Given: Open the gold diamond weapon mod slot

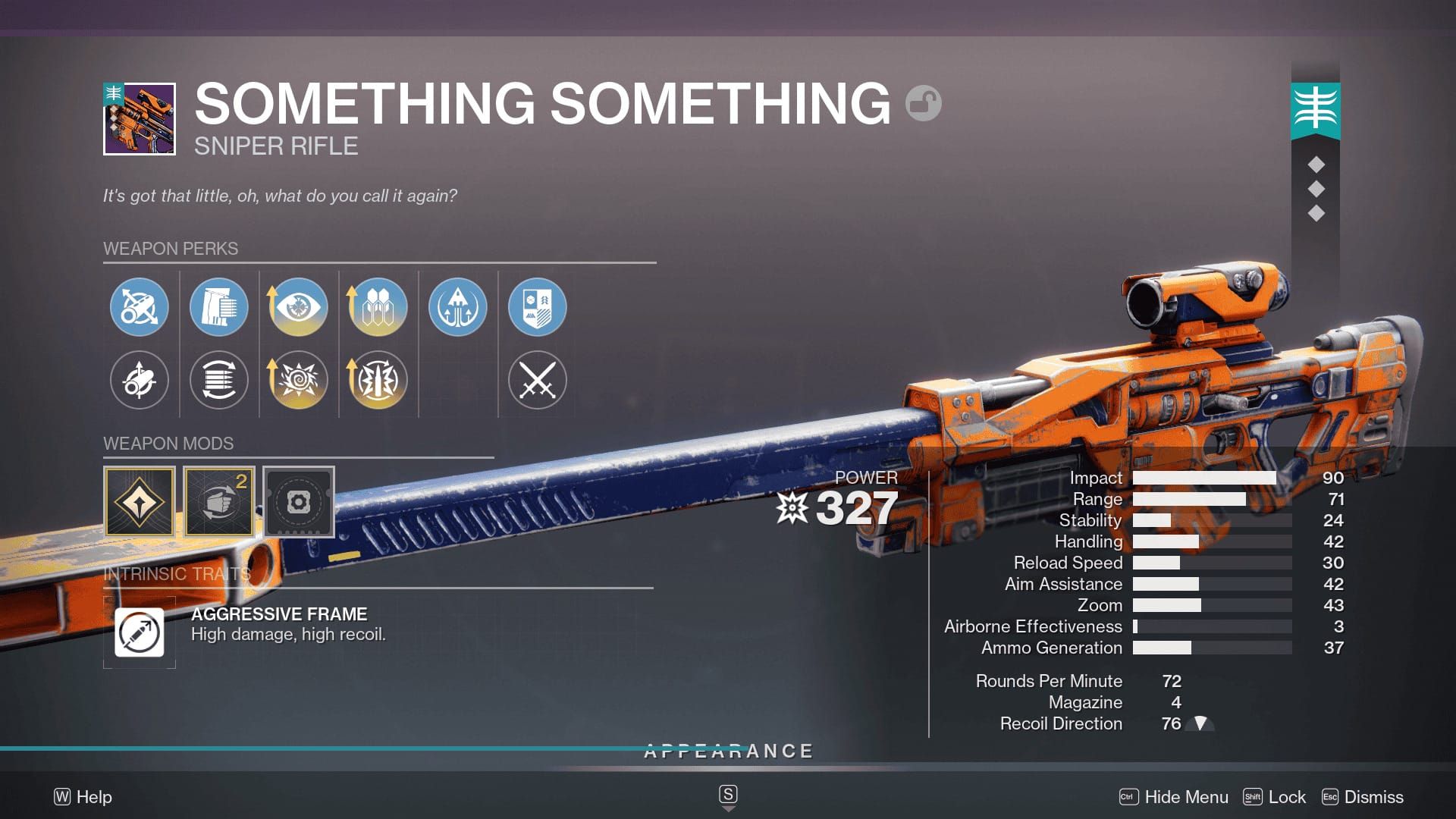Looking at the screenshot, I should pyautogui.click(x=140, y=502).
